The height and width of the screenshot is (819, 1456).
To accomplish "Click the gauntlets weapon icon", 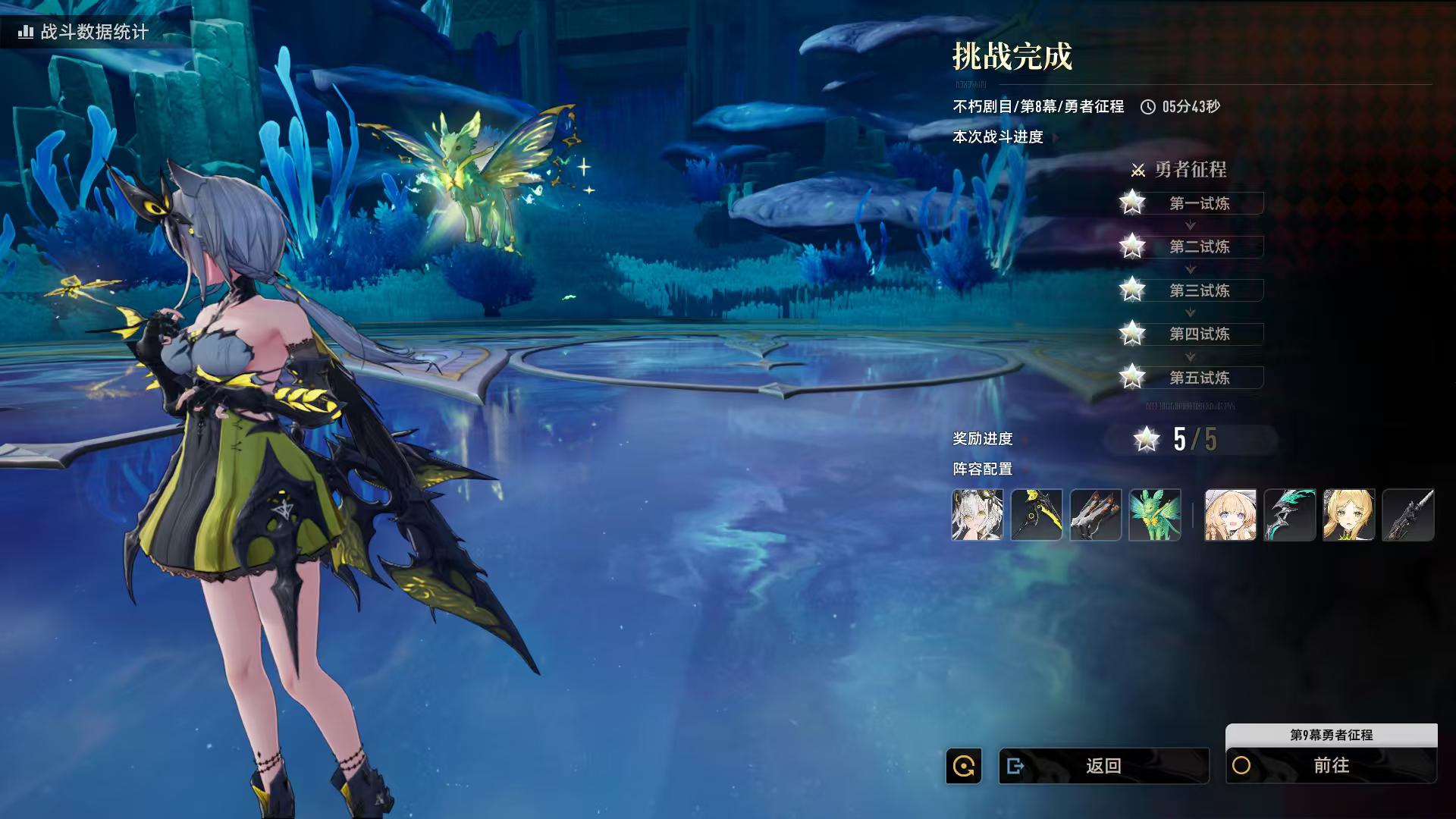I will tap(1096, 515).
